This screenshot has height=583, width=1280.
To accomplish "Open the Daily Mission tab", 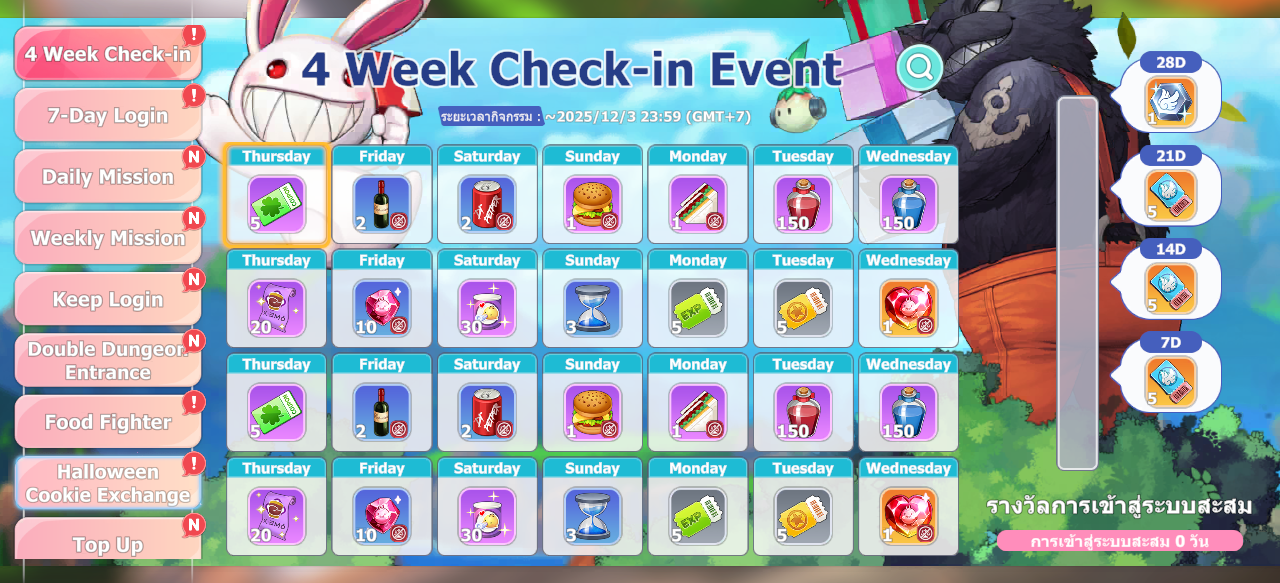I will pos(108,177).
